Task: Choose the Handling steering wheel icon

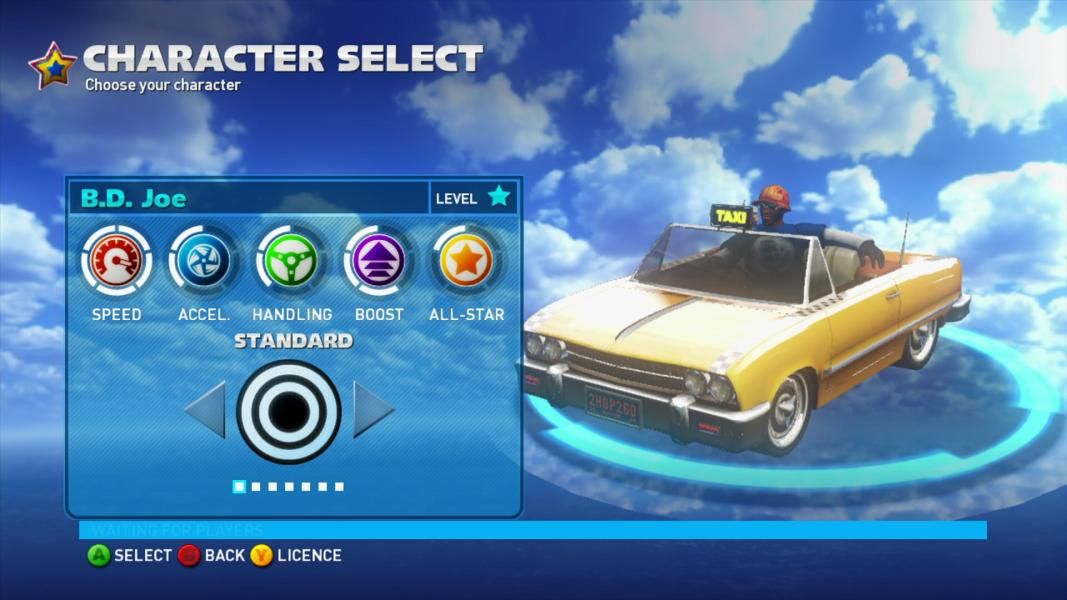Action: coord(291,261)
